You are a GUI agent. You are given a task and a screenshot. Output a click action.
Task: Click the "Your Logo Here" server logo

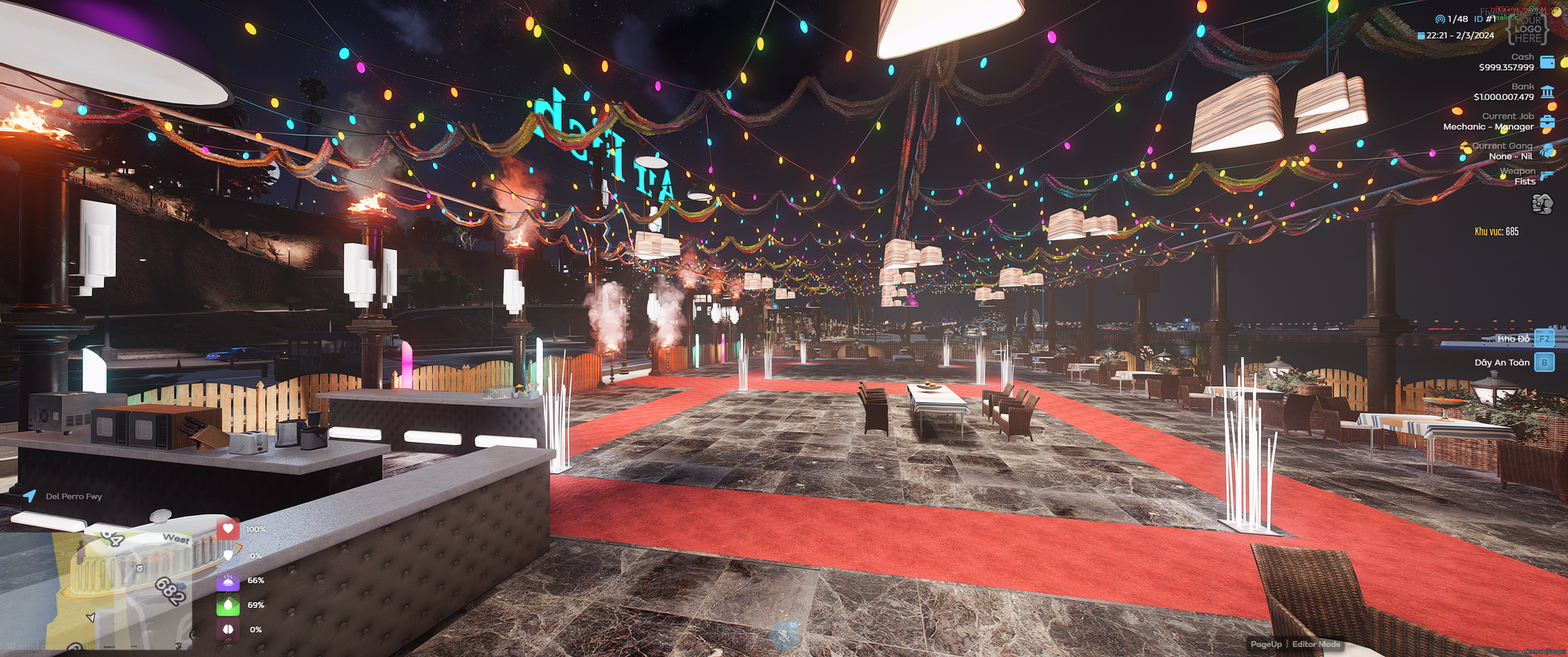(1527, 29)
